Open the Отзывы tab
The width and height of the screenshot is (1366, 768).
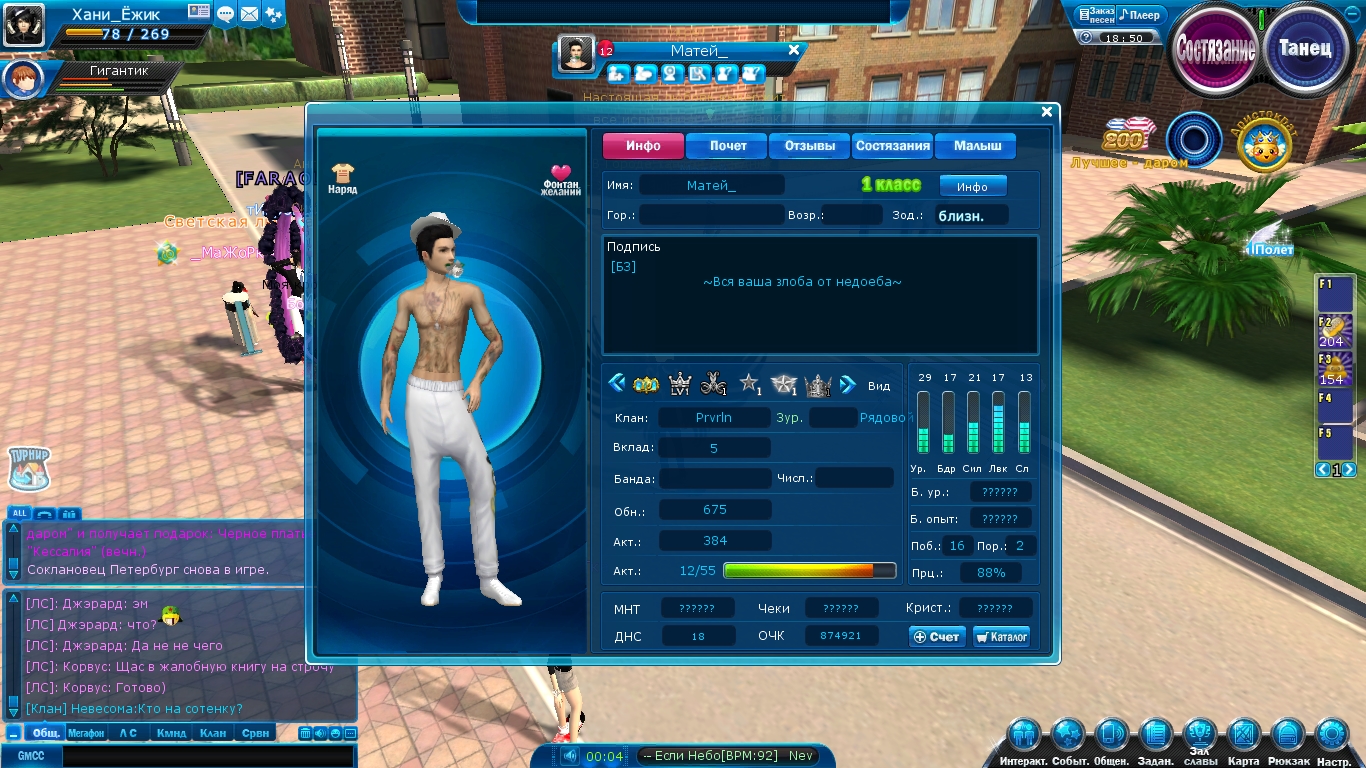coord(809,146)
